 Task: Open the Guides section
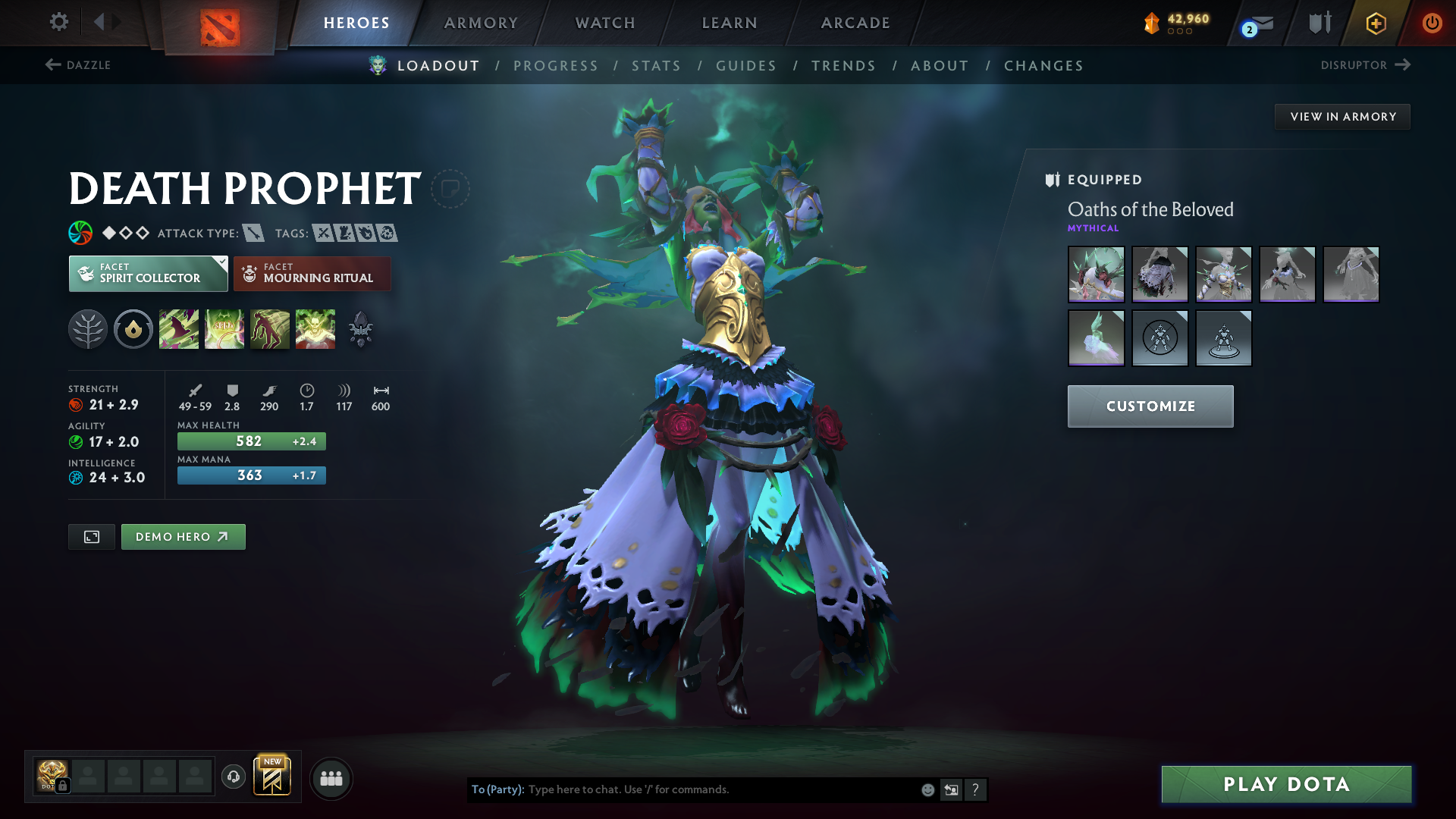[746, 66]
